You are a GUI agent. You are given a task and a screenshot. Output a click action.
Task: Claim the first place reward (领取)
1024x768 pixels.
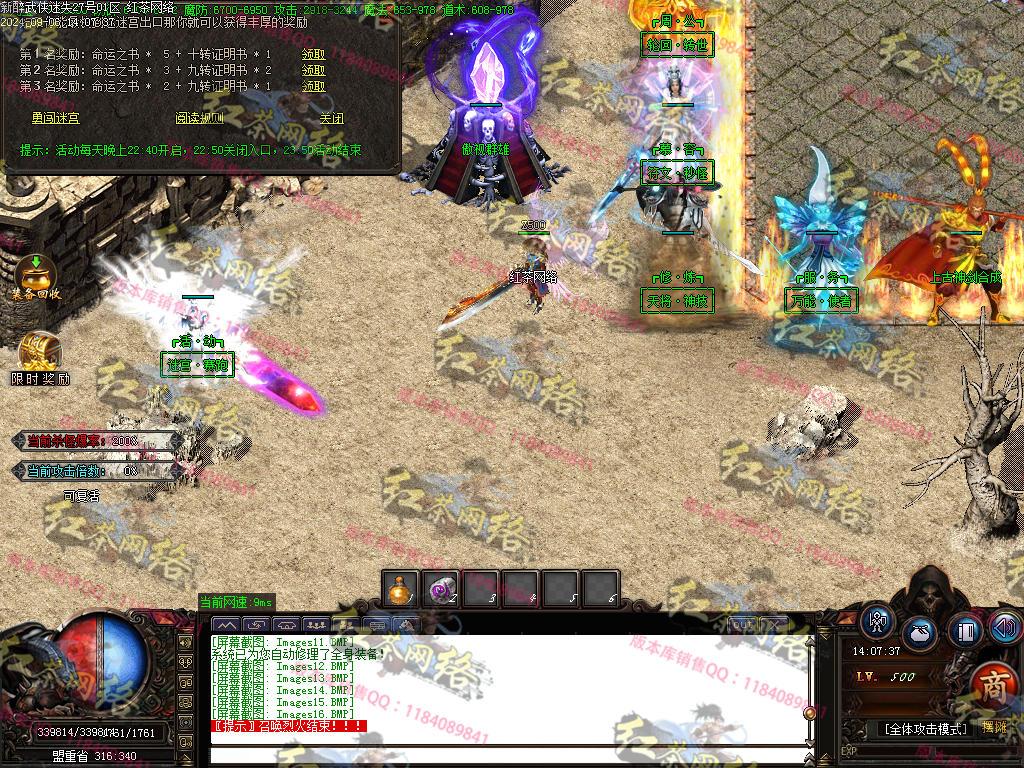[313, 54]
